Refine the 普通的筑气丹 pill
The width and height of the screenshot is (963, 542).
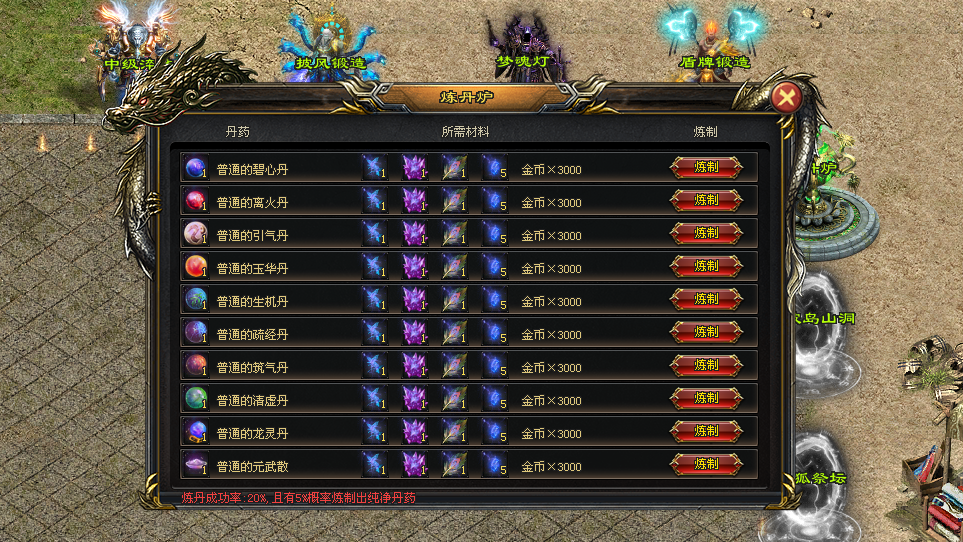tap(706, 366)
